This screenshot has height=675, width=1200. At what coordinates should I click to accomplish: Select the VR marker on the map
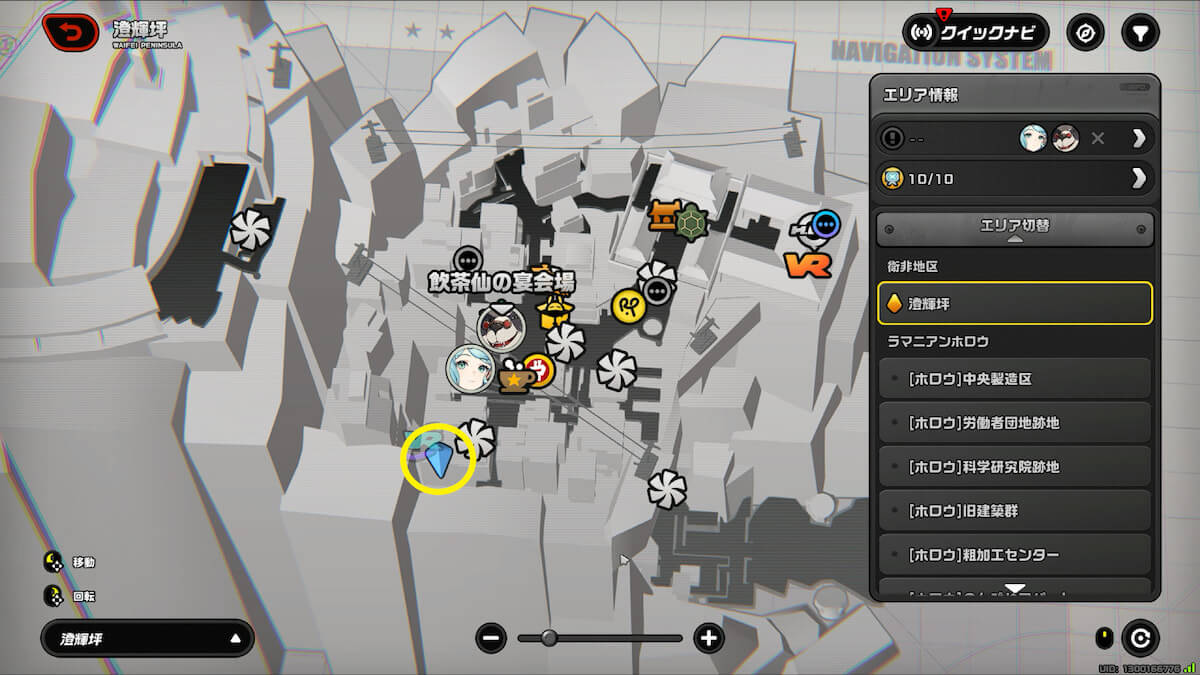[809, 265]
